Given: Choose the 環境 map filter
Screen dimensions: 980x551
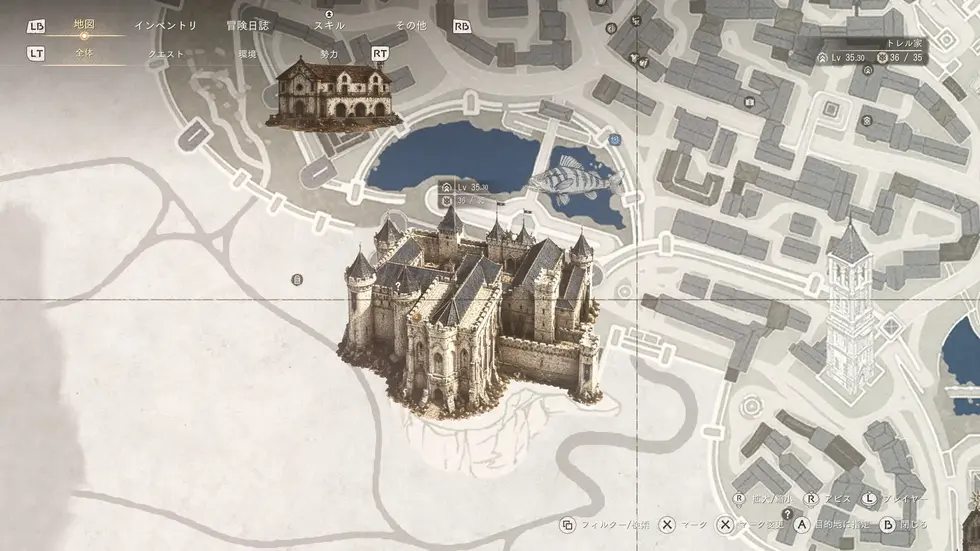Looking at the screenshot, I should point(248,54).
